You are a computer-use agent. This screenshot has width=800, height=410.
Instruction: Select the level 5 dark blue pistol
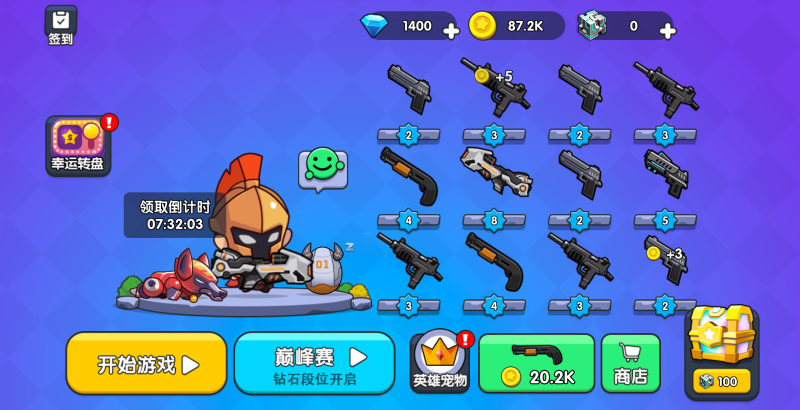[x=665, y=172]
